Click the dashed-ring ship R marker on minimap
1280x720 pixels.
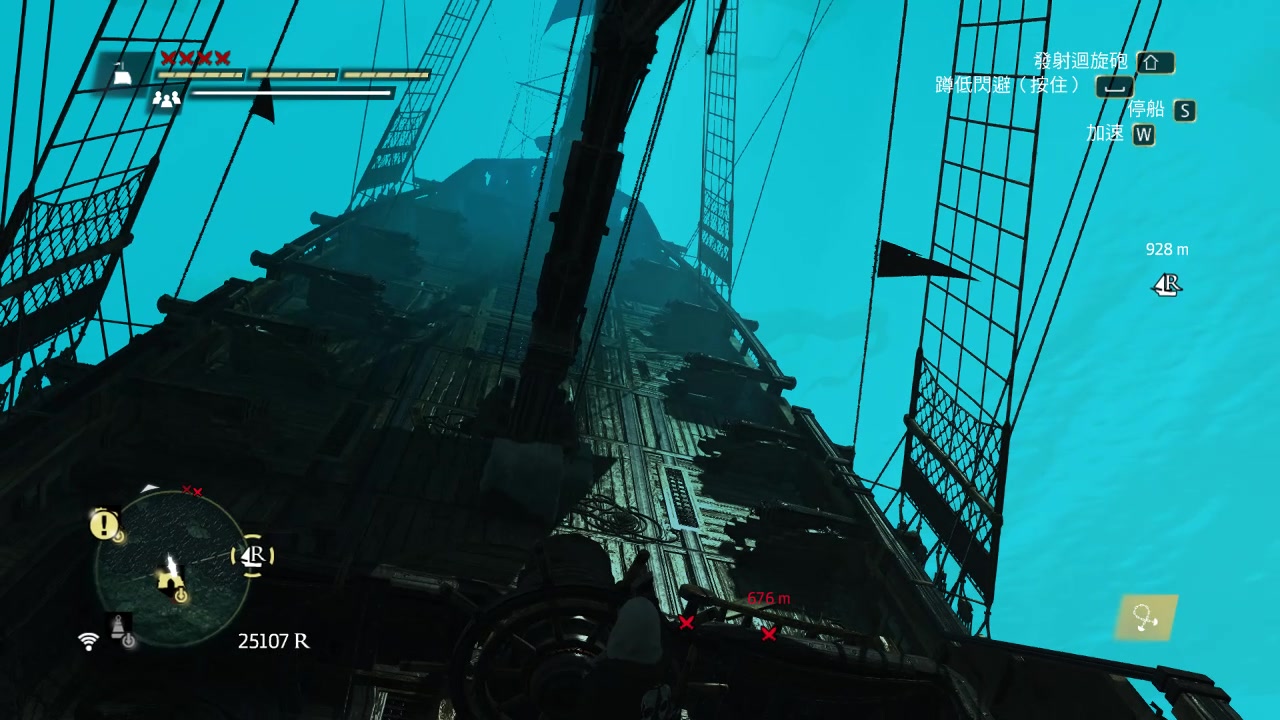pos(254,555)
